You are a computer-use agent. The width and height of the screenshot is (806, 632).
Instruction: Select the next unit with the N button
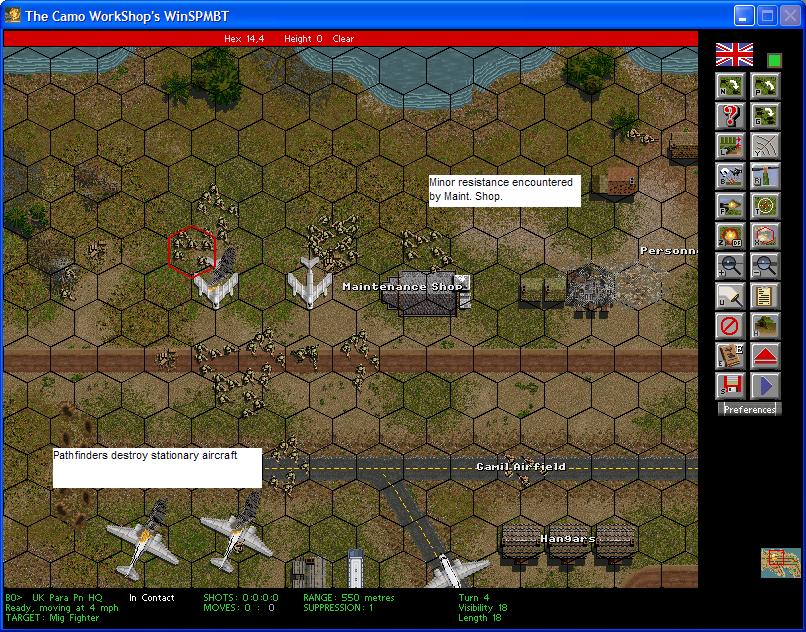coord(730,86)
